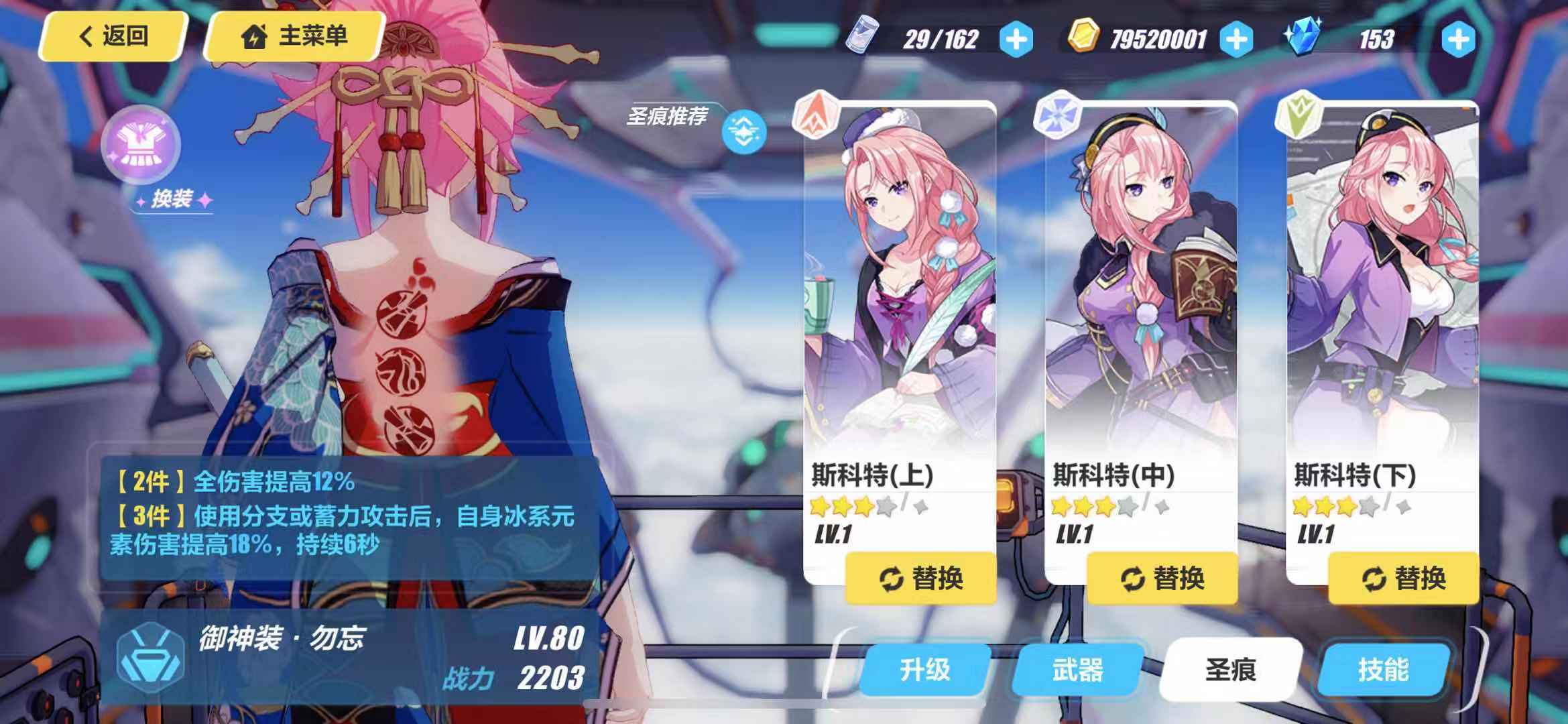Purchase crystals via plus beside 153
This screenshot has height=724, width=1568.
[x=1459, y=39]
